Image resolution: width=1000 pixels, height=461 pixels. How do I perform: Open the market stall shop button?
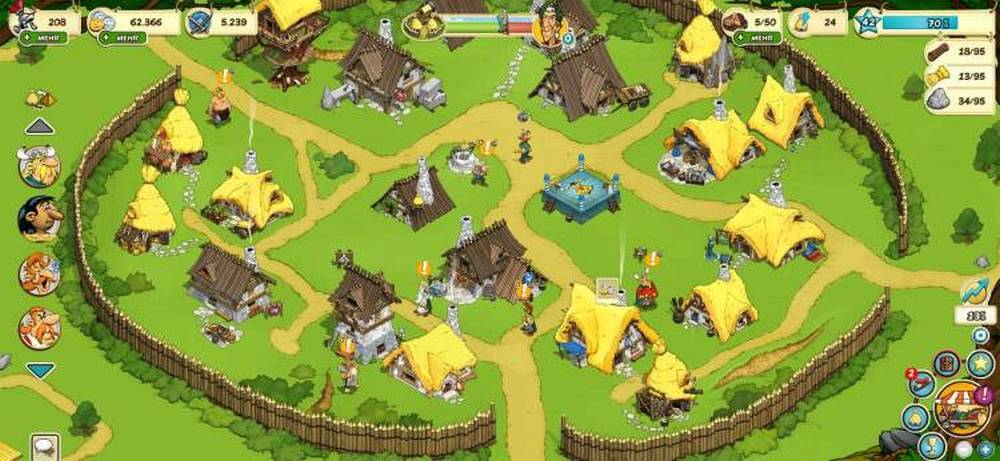(962, 408)
